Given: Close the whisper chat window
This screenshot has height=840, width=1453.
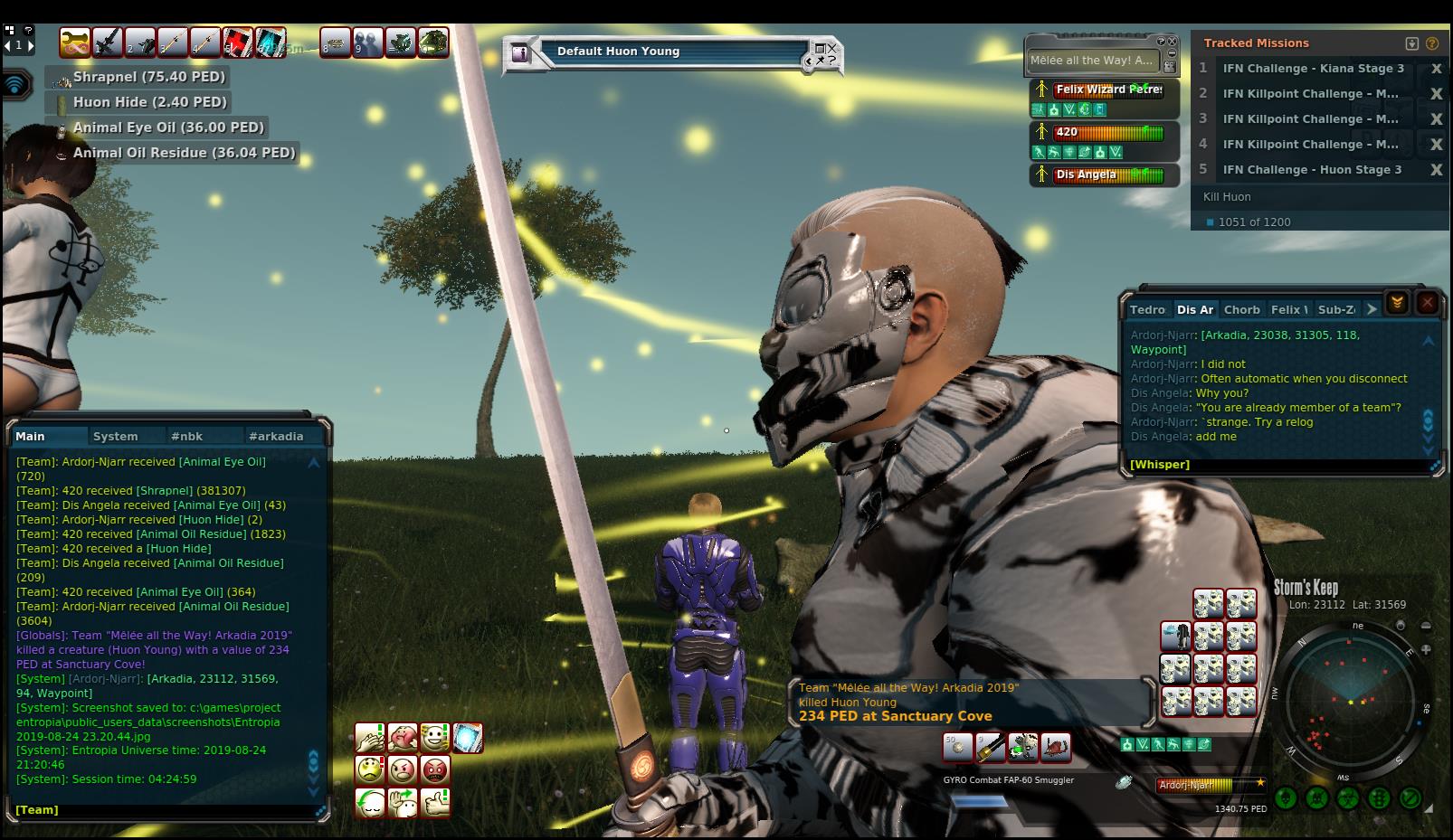Looking at the screenshot, I should (x=1427, y=303).
